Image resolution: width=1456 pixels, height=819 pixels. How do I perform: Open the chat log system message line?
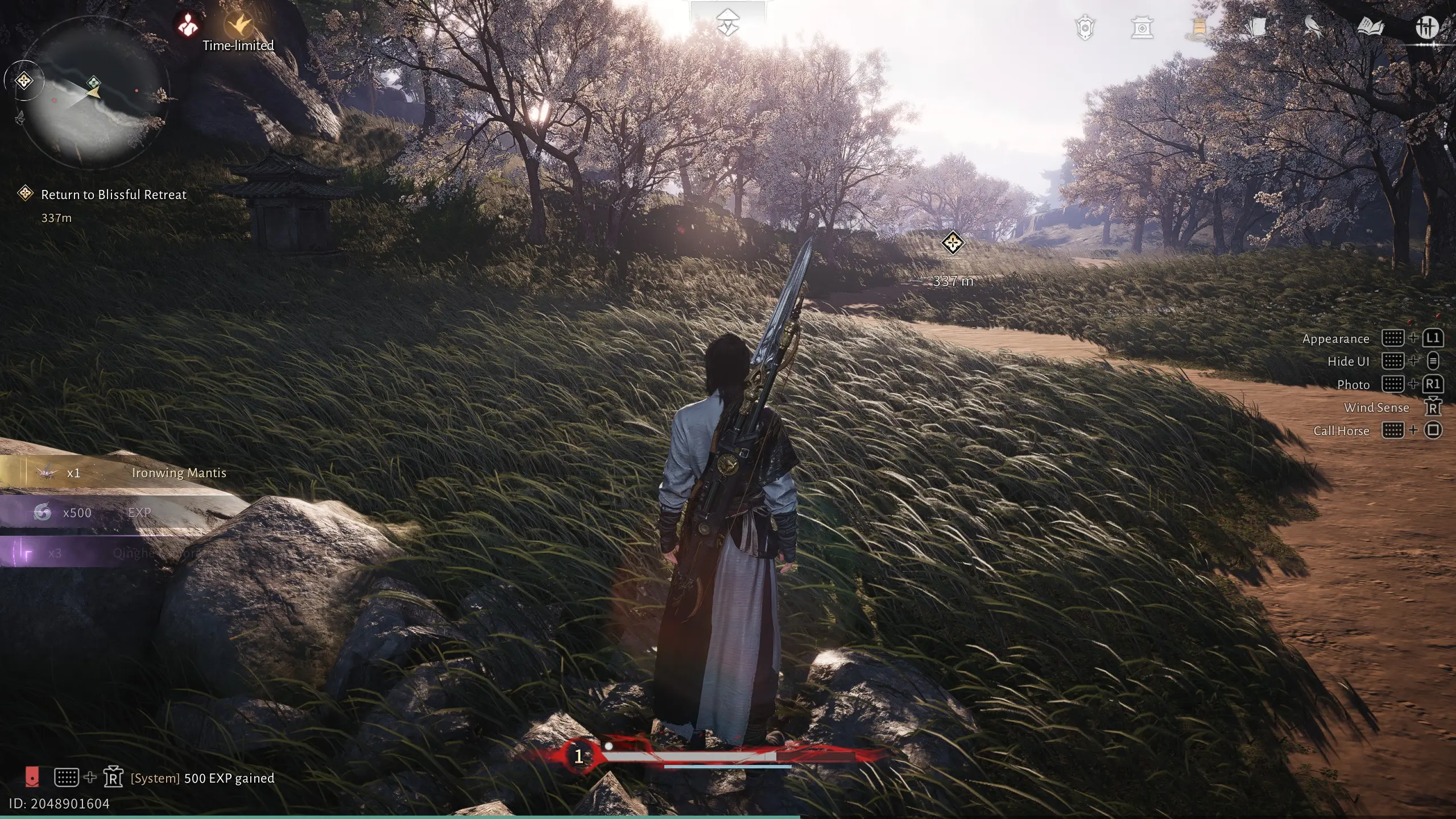202,778
